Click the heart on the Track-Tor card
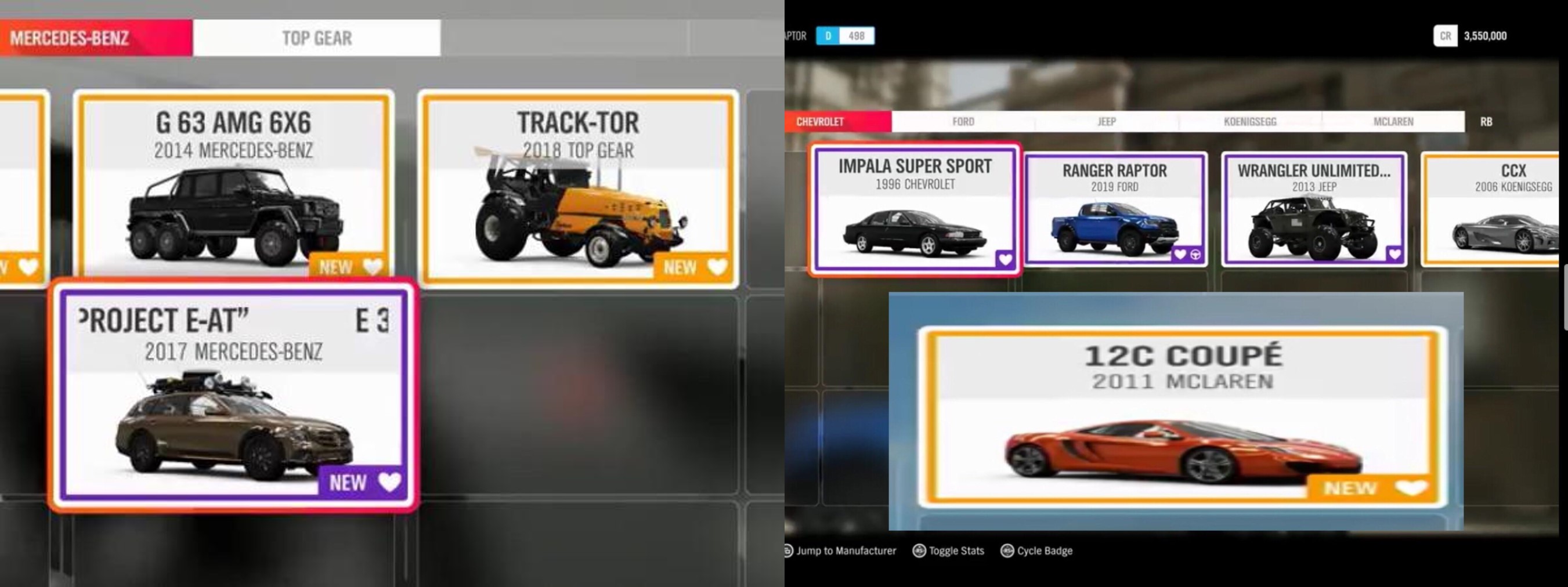 718,266
